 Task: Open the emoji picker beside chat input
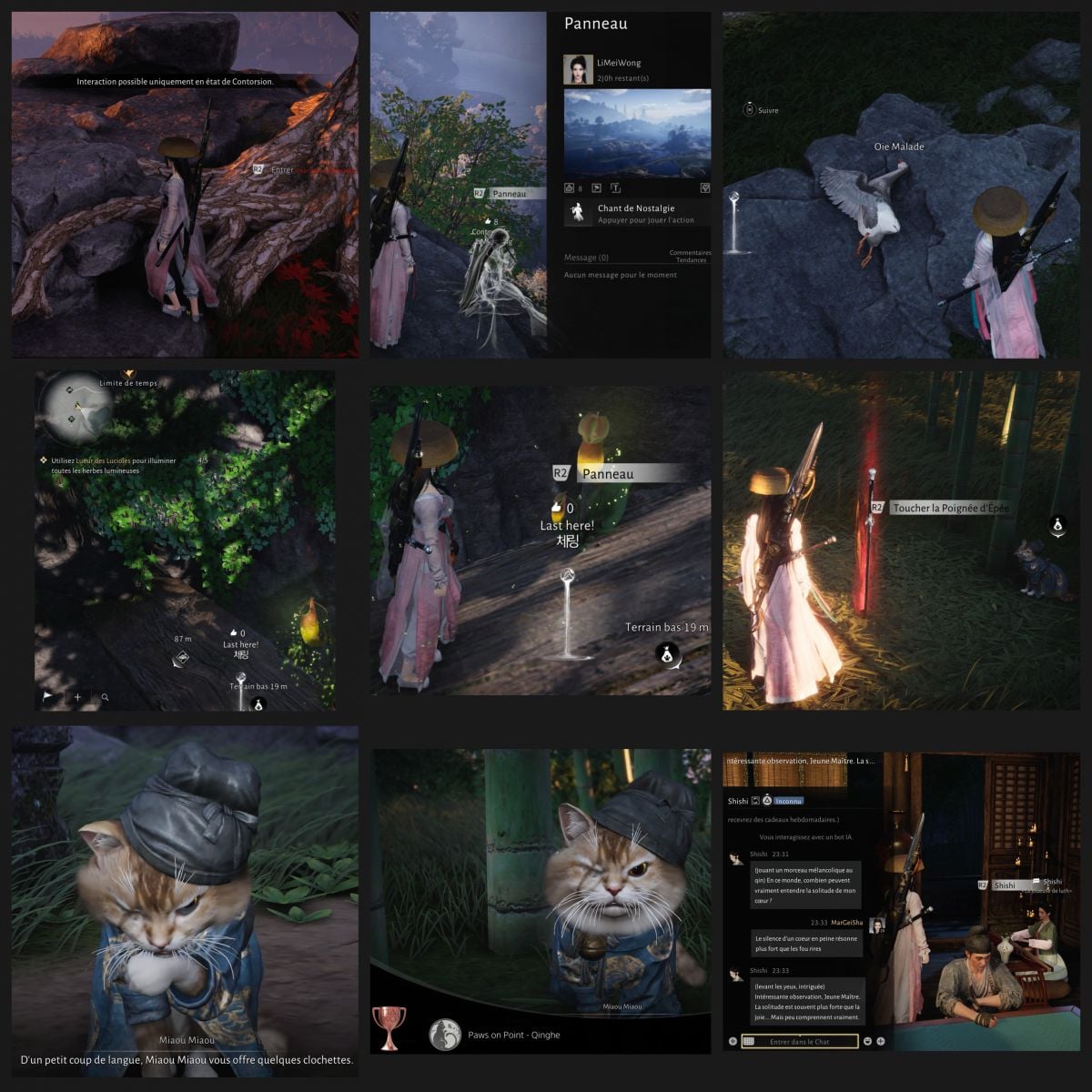[867, 1041]
